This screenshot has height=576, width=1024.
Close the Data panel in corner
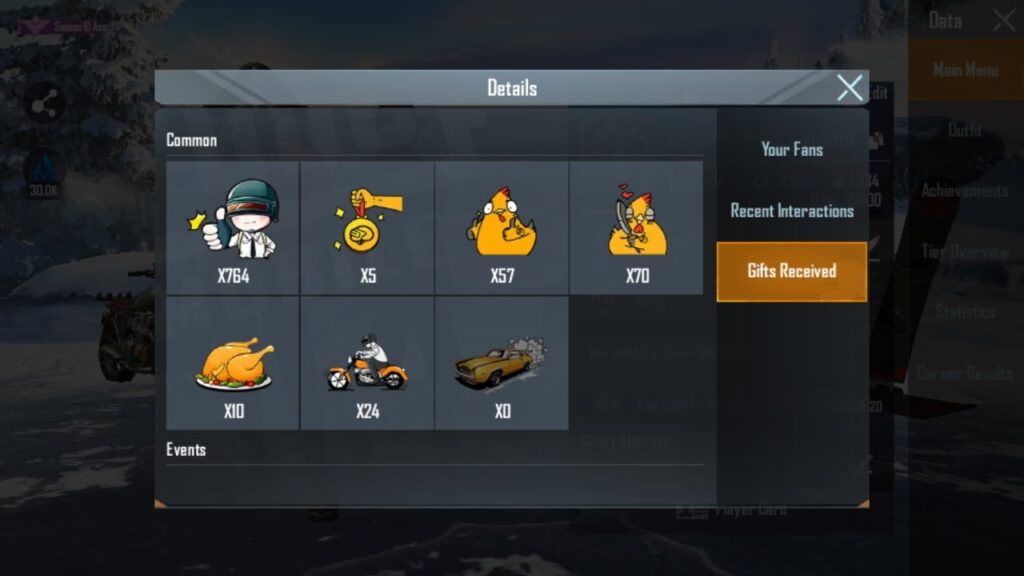(x=1004, y=20)
